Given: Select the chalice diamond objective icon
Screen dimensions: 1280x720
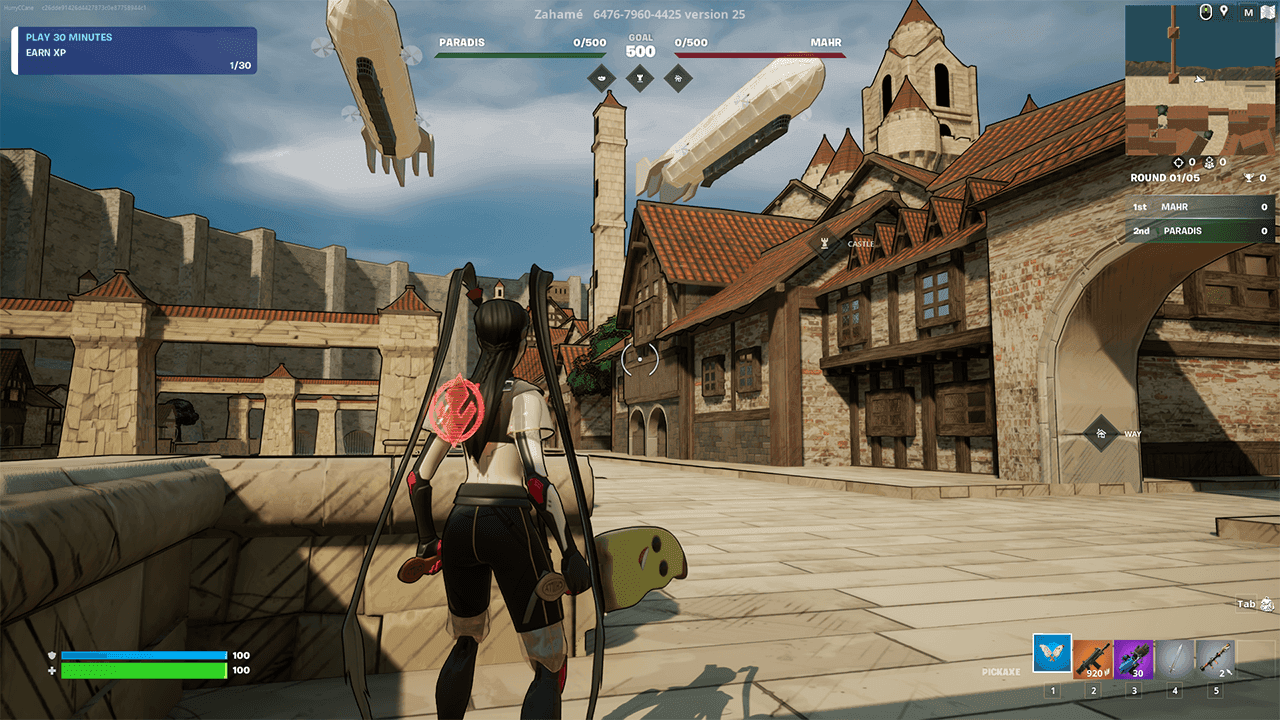Looking at the screenshot, I should pos(640,77).
